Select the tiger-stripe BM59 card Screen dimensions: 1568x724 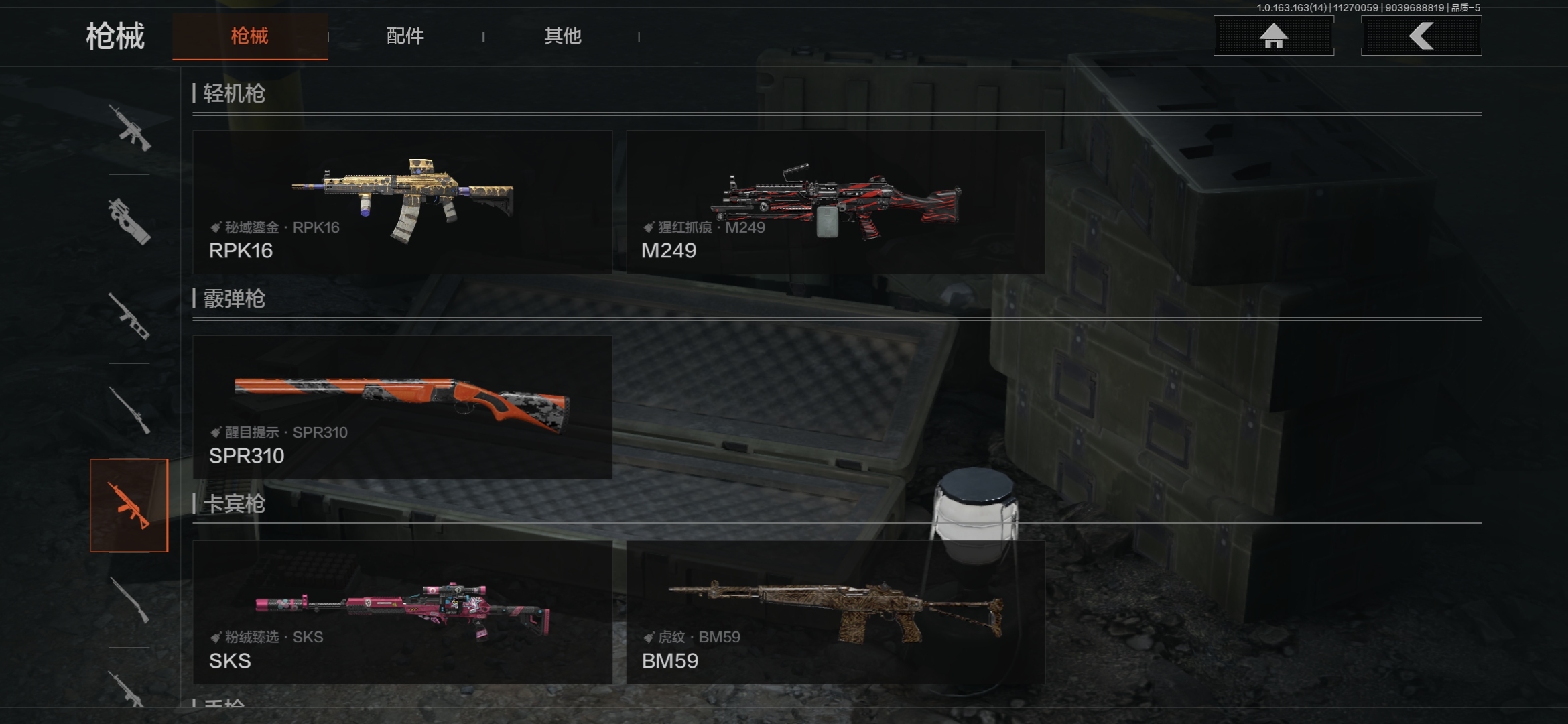(x=836, y=612)
